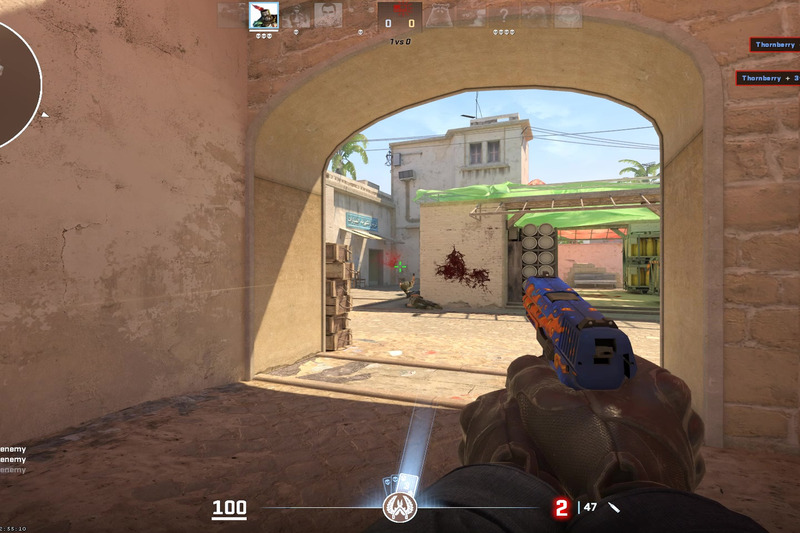Click the kill streak cards icon
Screen dimensions: 800x533
[x=400, y=482]
